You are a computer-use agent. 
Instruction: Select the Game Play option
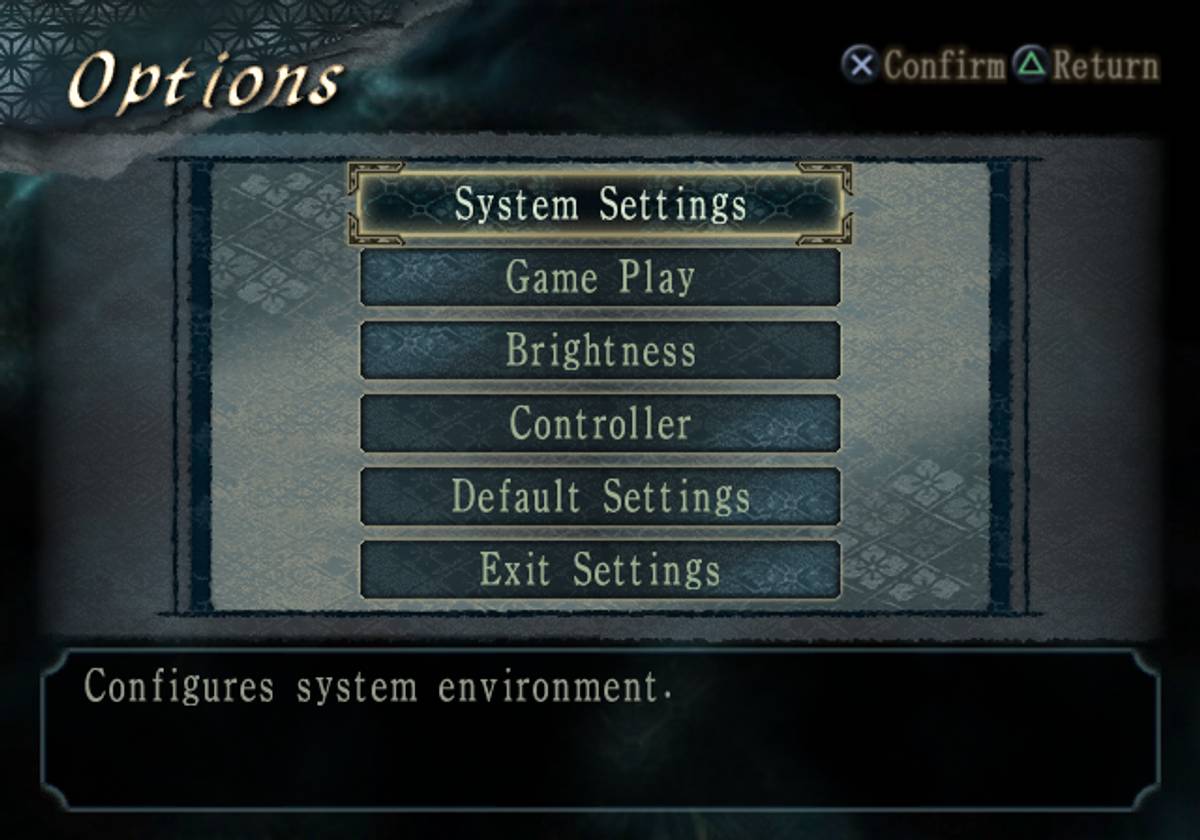600,277
